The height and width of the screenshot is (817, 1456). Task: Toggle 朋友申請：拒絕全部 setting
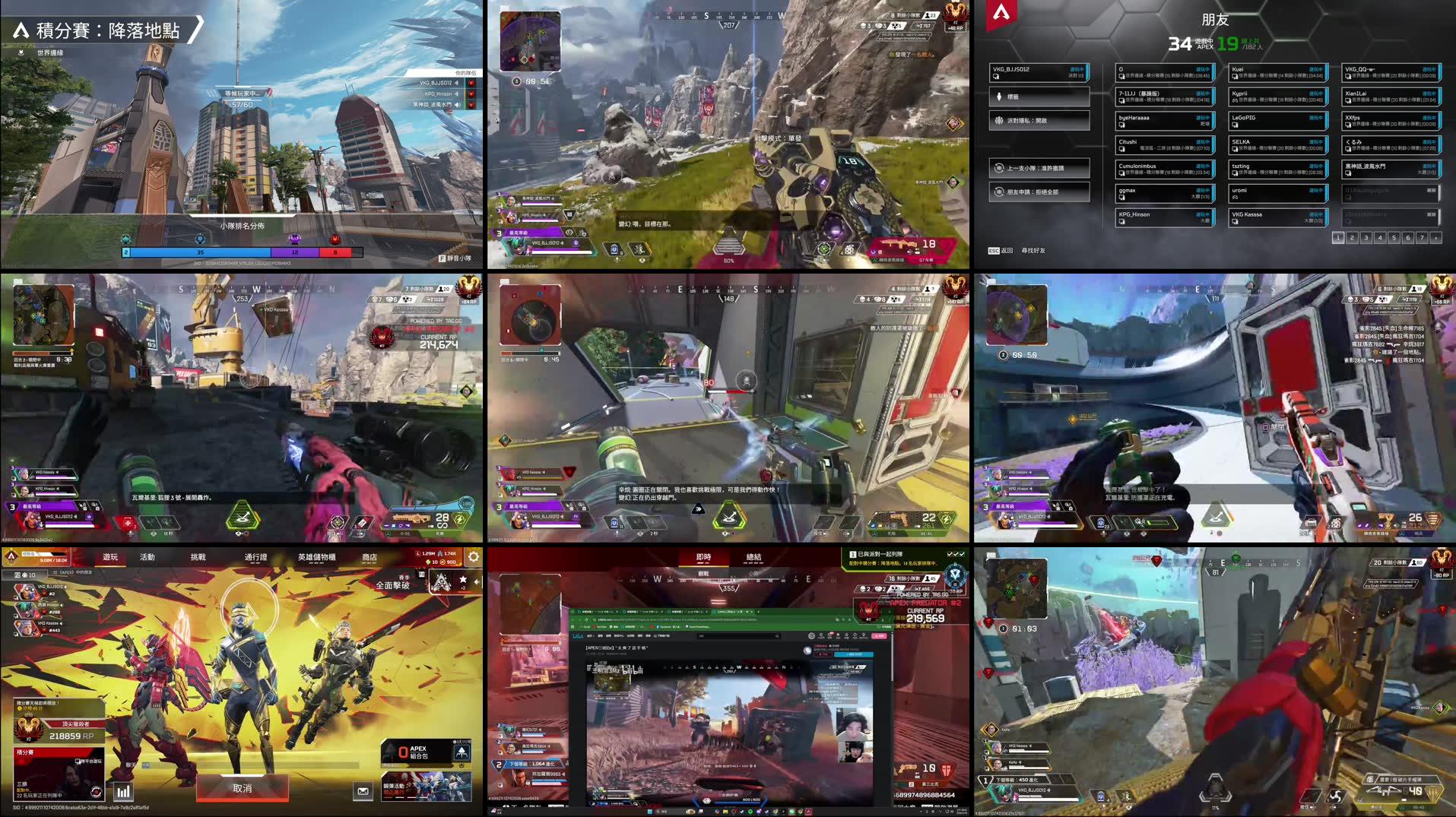click(x=1039, y=191)
